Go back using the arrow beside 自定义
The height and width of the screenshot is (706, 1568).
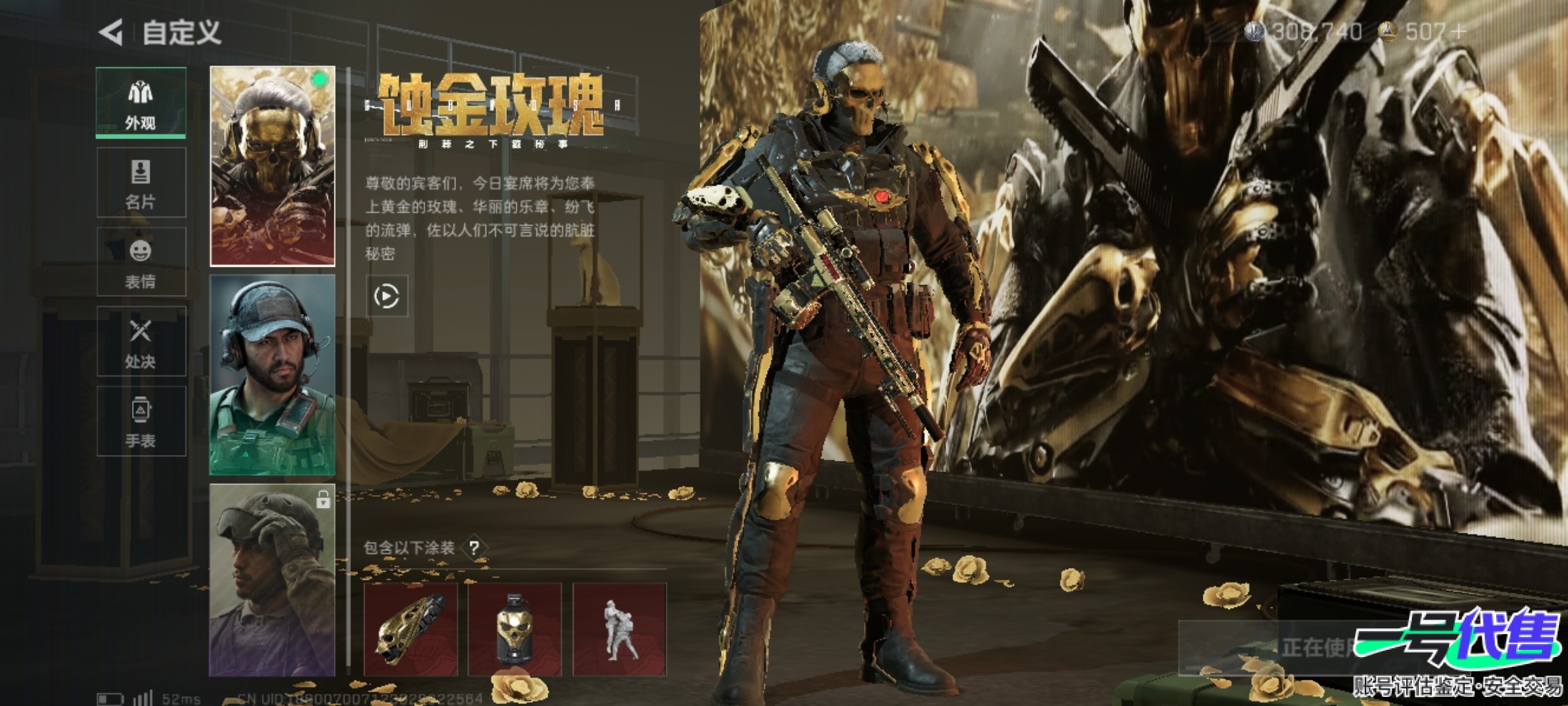(111, 33)
